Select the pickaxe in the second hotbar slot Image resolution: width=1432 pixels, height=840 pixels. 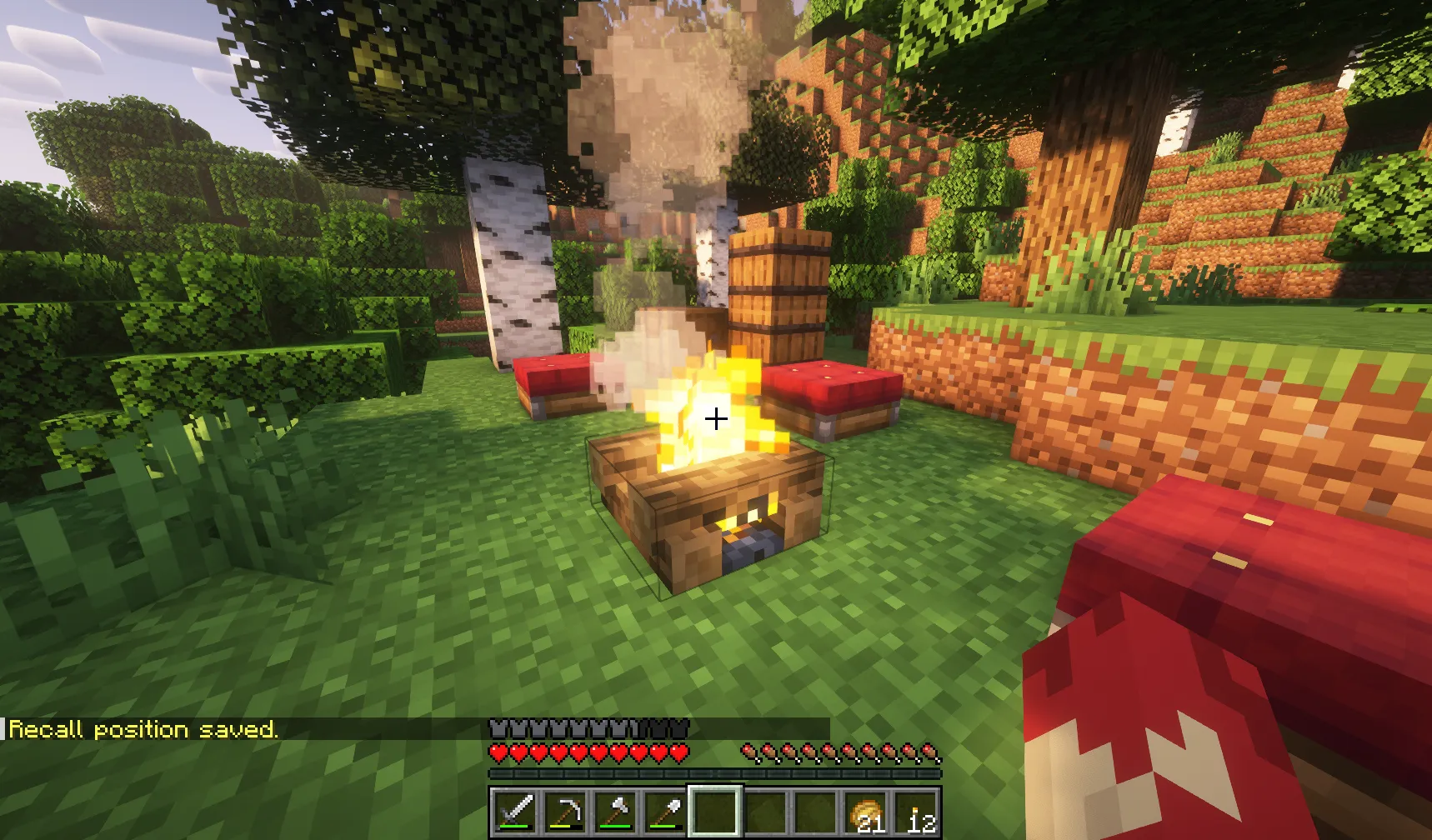pyautogui.click(x=566, y=812)
